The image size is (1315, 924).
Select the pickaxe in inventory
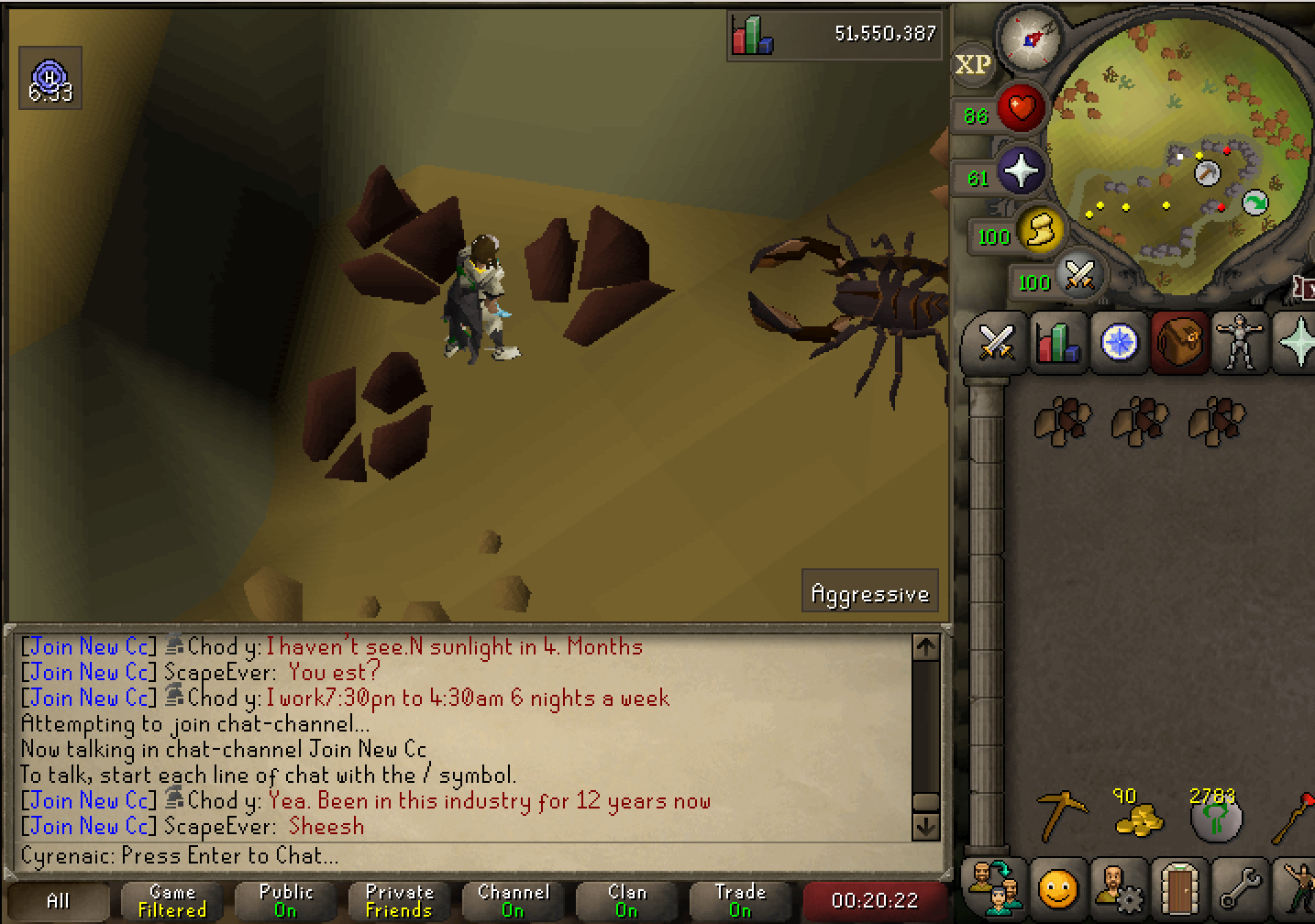(x=1061, y=815)
